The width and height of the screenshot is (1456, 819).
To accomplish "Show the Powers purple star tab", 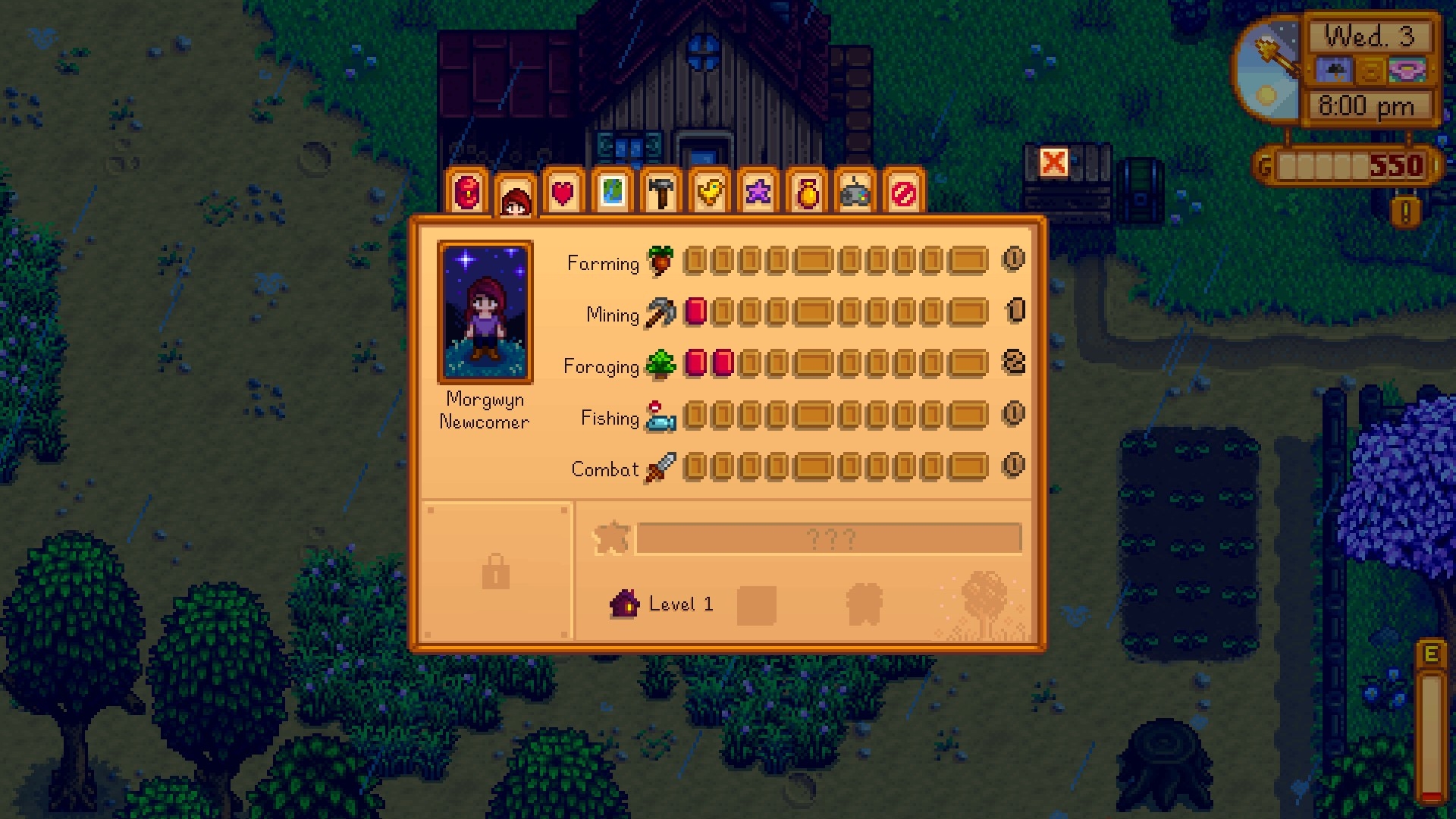I will (x=758, y=193).
